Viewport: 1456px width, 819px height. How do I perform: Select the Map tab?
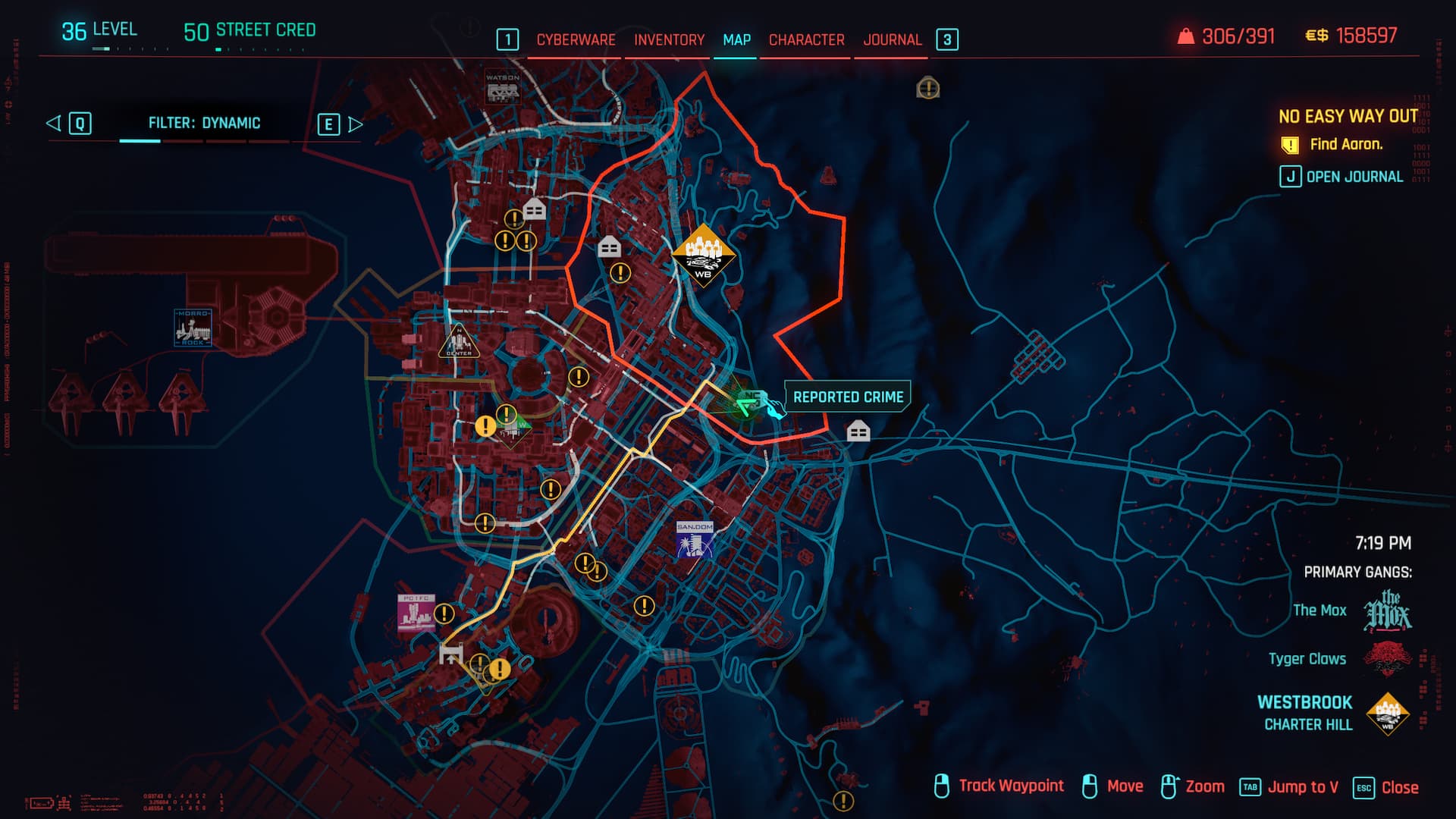tap(736, 39)
